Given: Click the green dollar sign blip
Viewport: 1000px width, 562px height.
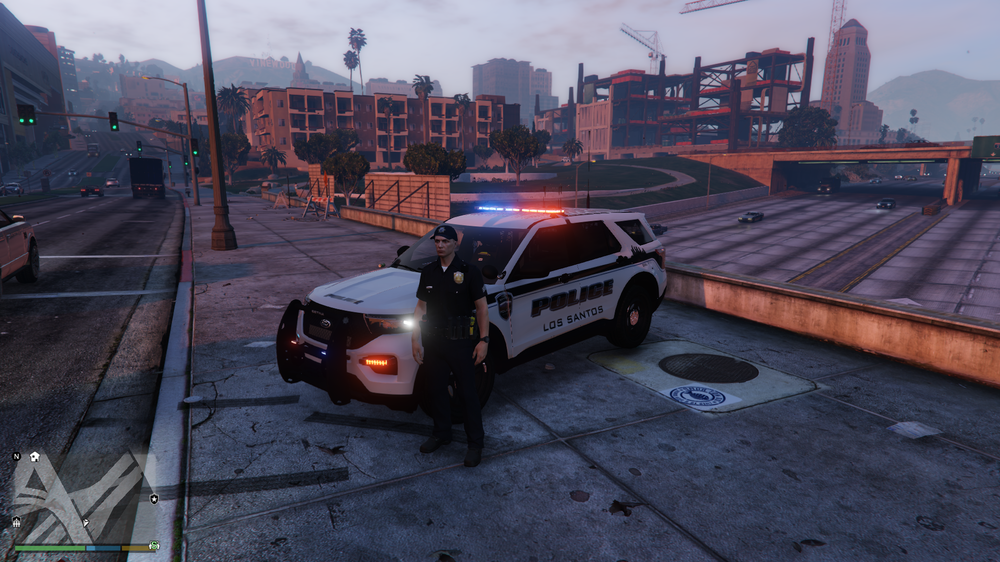Looking at the screenshot, I should pyautogui.click(x=154, y=545).
